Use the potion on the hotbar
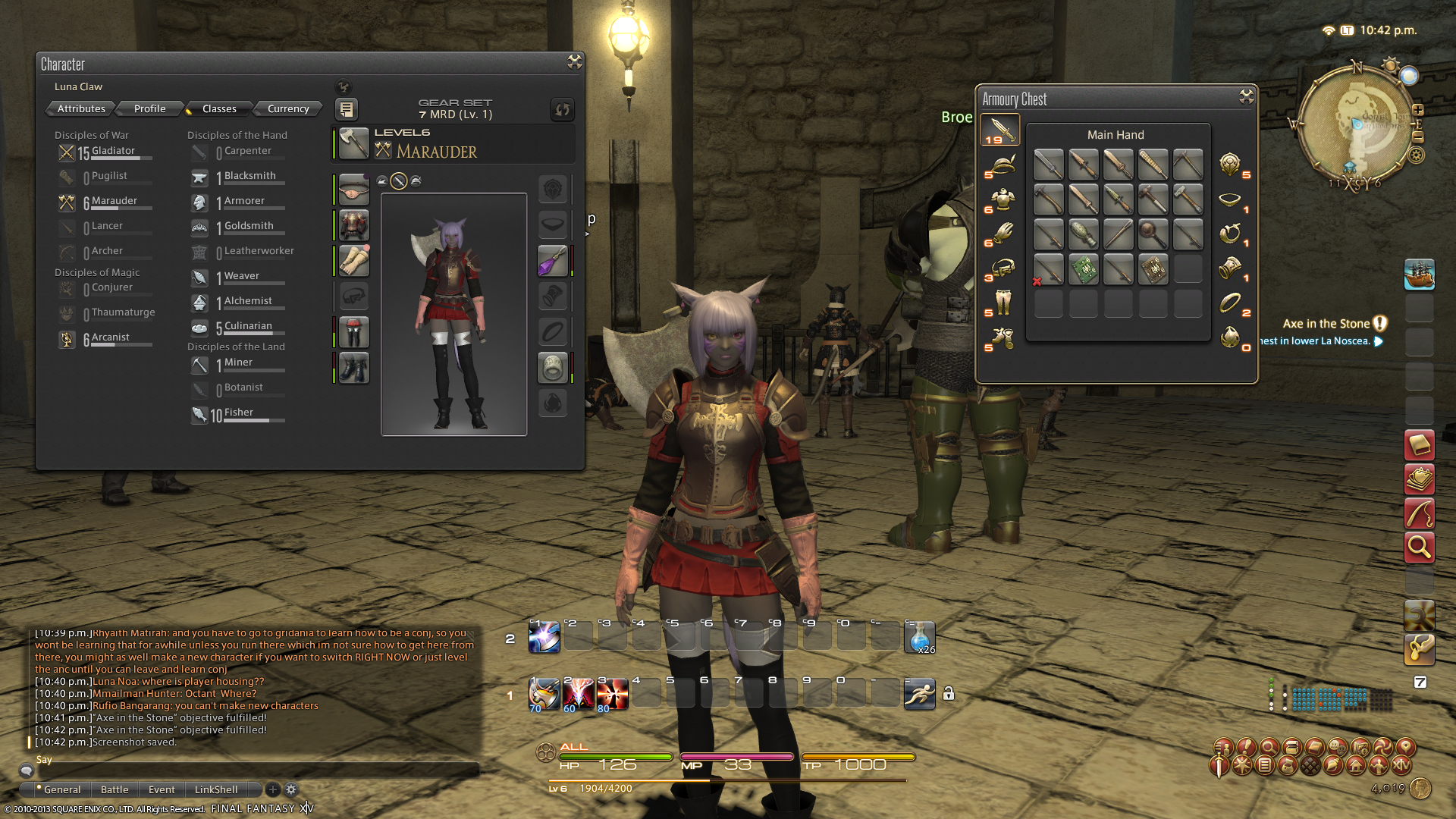 [x=919, y=637]
